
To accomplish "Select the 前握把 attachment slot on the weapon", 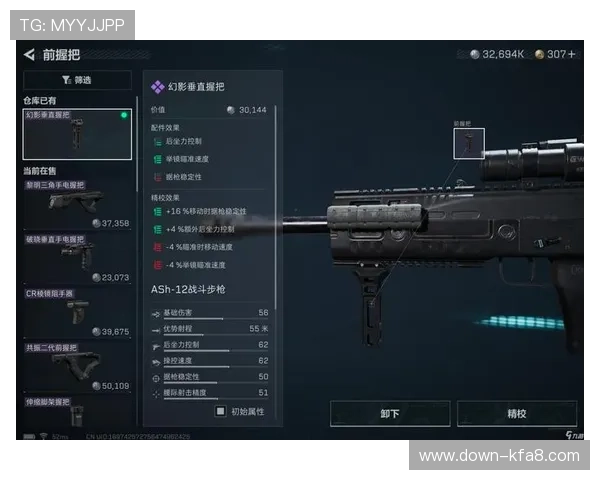I will point(469,143).
